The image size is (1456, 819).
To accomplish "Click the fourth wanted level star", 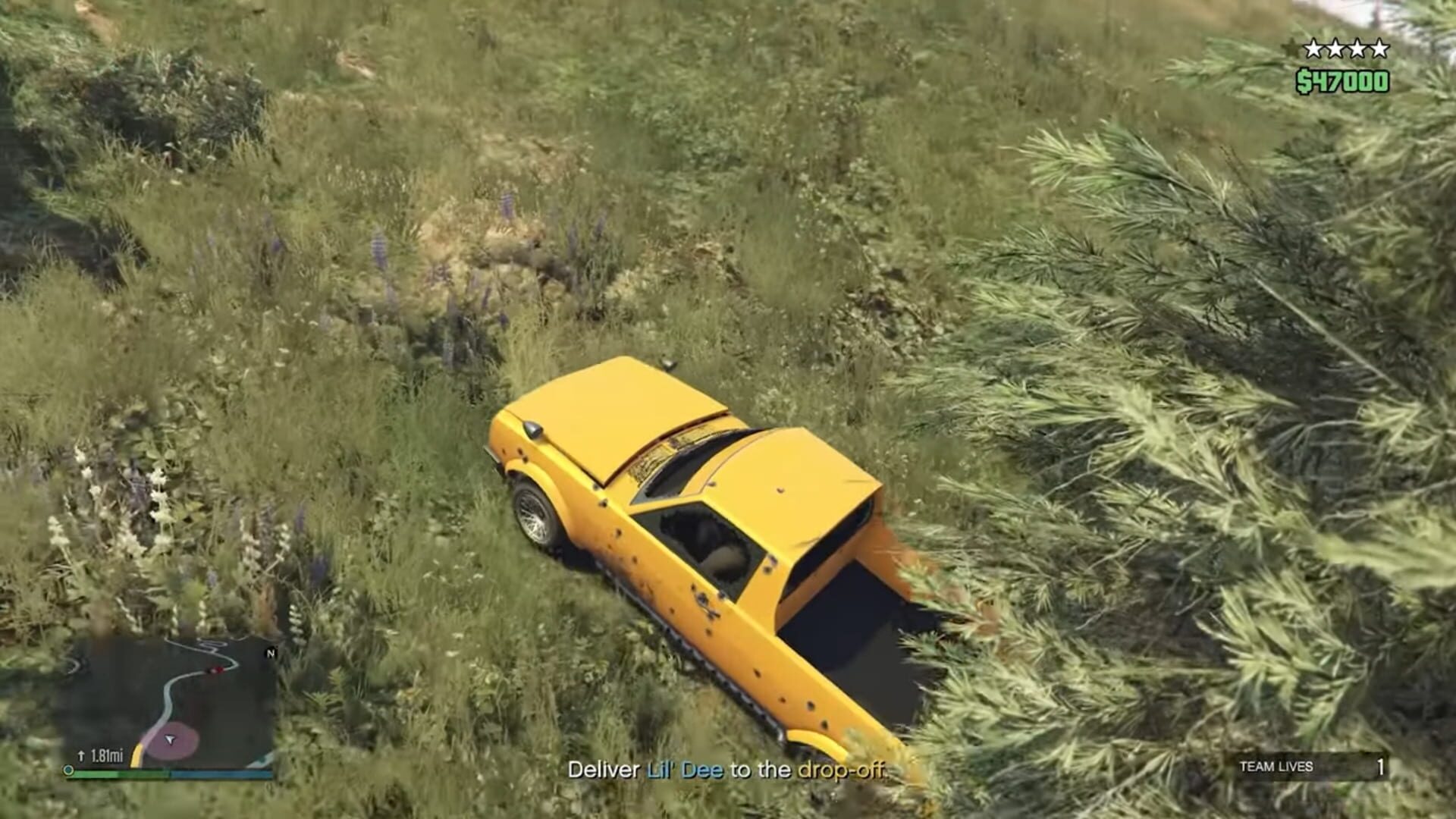I will pyautogui.click(x=1379, y=48).
